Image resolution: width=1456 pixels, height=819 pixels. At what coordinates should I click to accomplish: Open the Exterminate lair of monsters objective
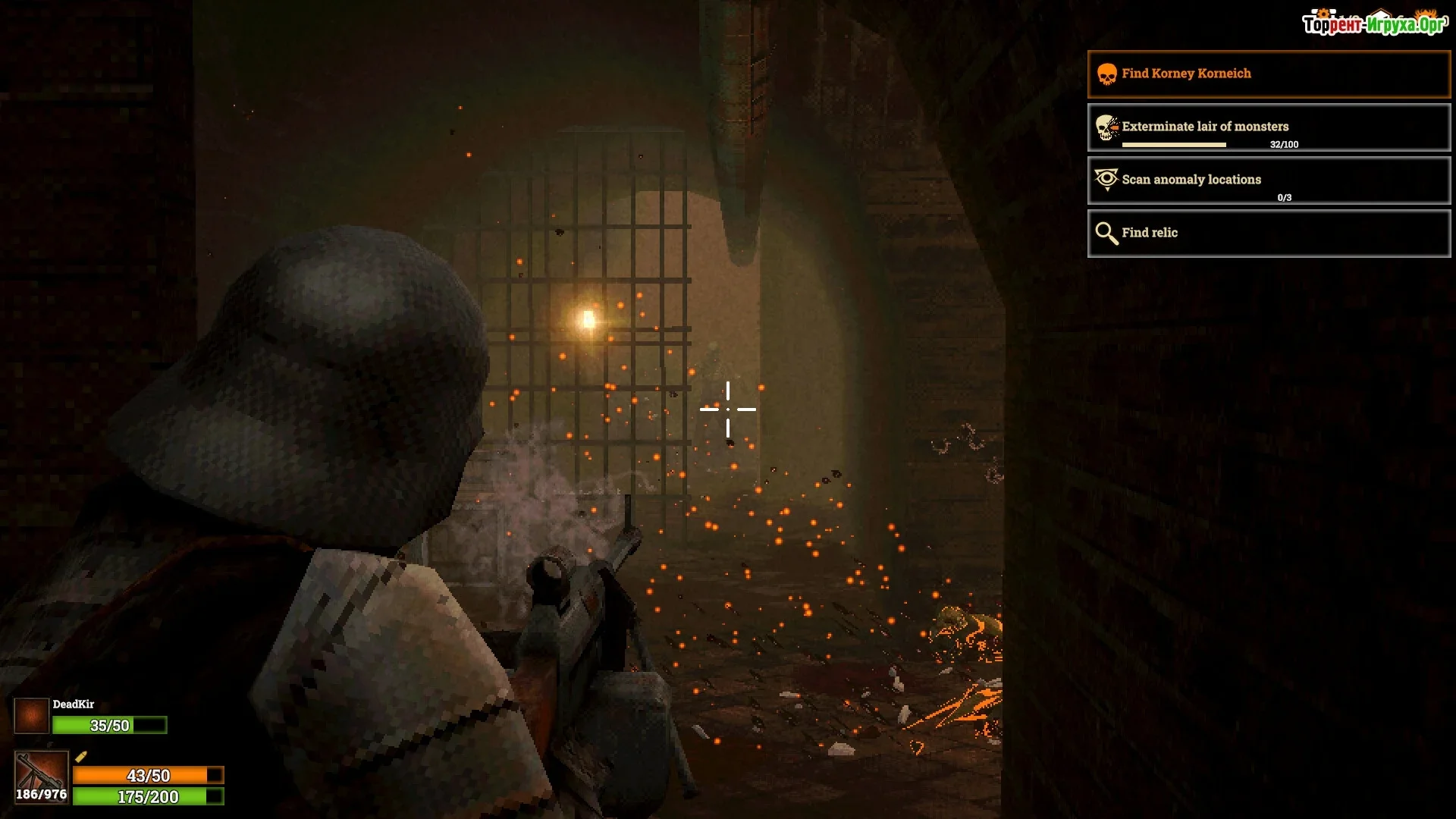click(x=1269, y=127)
